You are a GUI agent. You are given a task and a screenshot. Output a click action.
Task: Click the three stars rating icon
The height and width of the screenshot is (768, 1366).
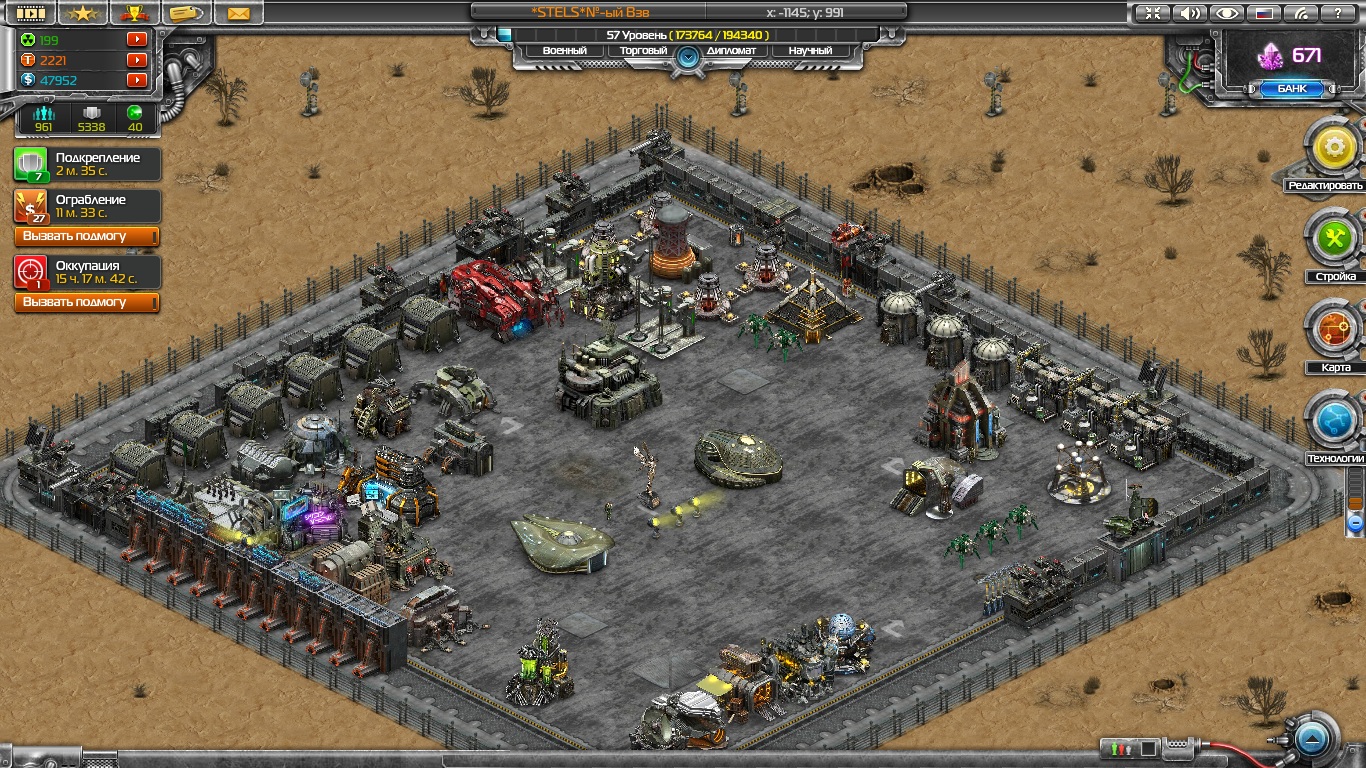tap(84, 13)
